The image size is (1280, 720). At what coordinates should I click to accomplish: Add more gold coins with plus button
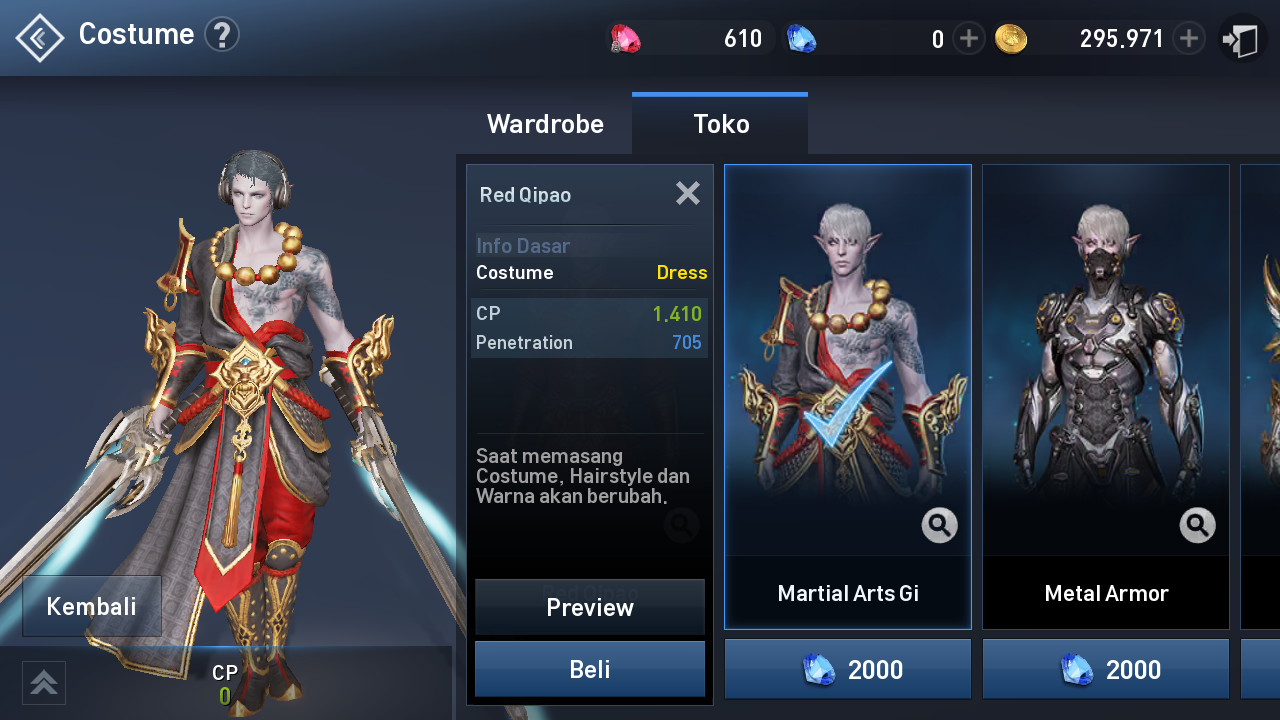pos(1188,39)
